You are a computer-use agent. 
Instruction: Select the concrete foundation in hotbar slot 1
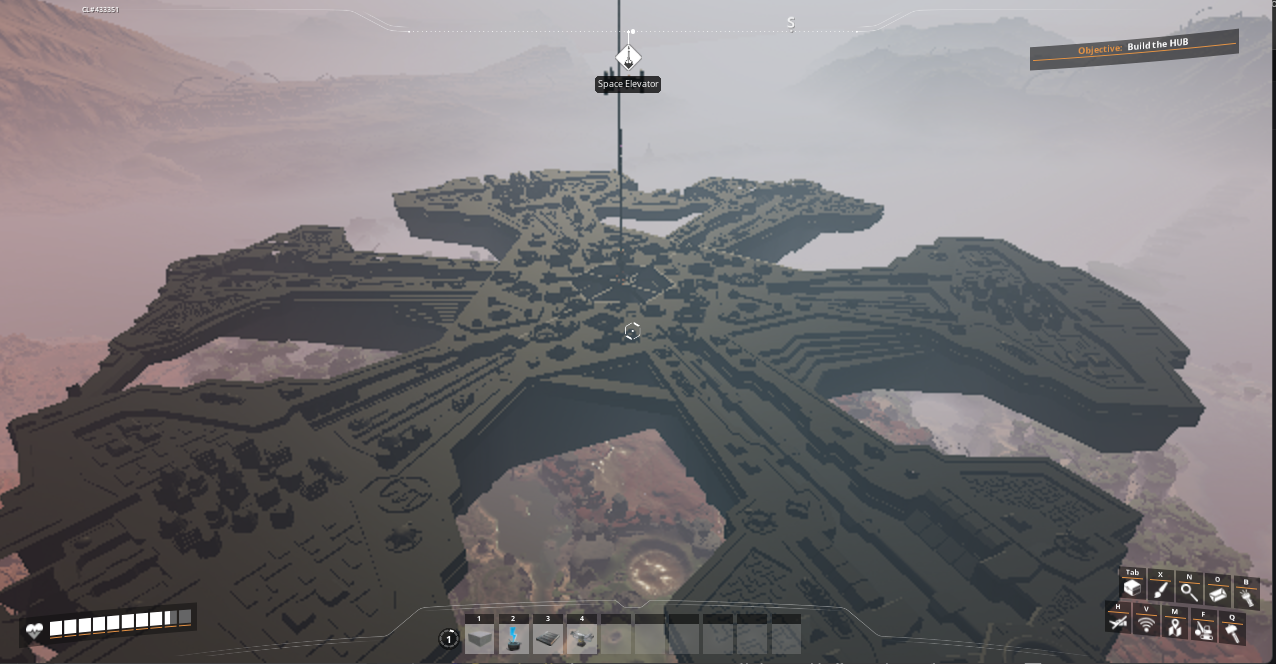click(x=479, y=638)
